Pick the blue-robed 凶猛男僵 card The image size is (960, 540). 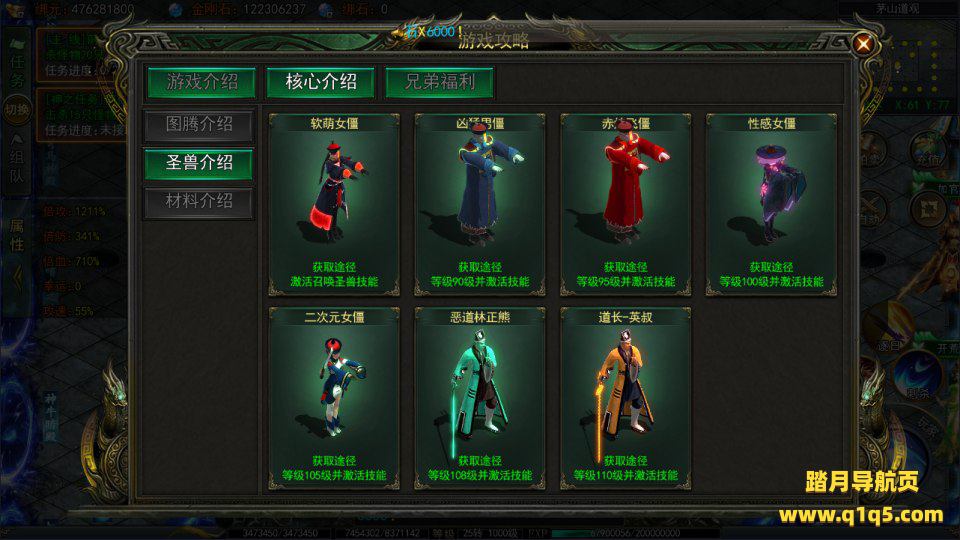pos(480,204)
